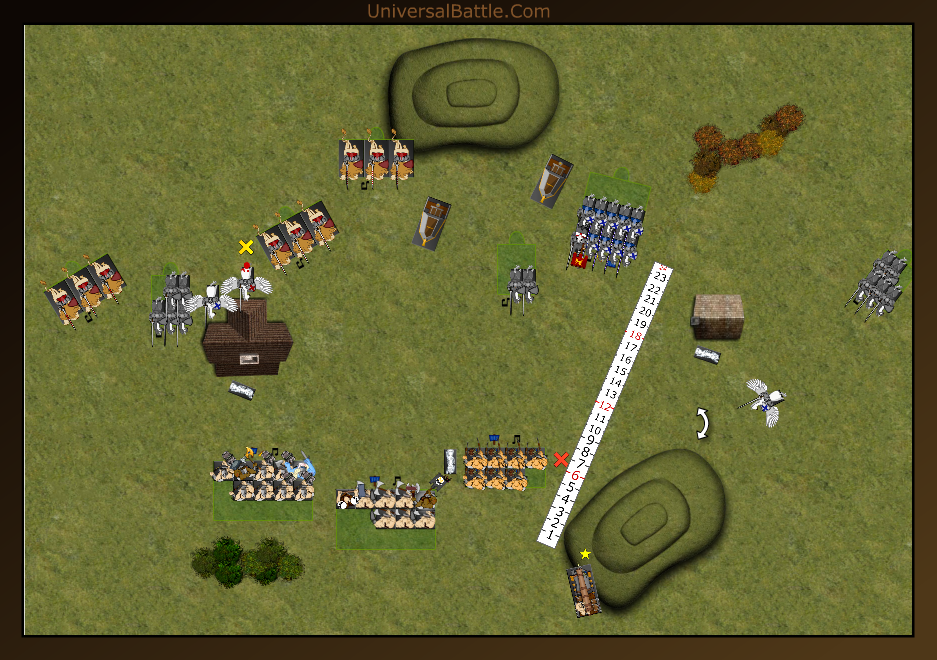937x660 pixels.
Task: Select the yellow X marker token
Action: (x=246, y=247)
